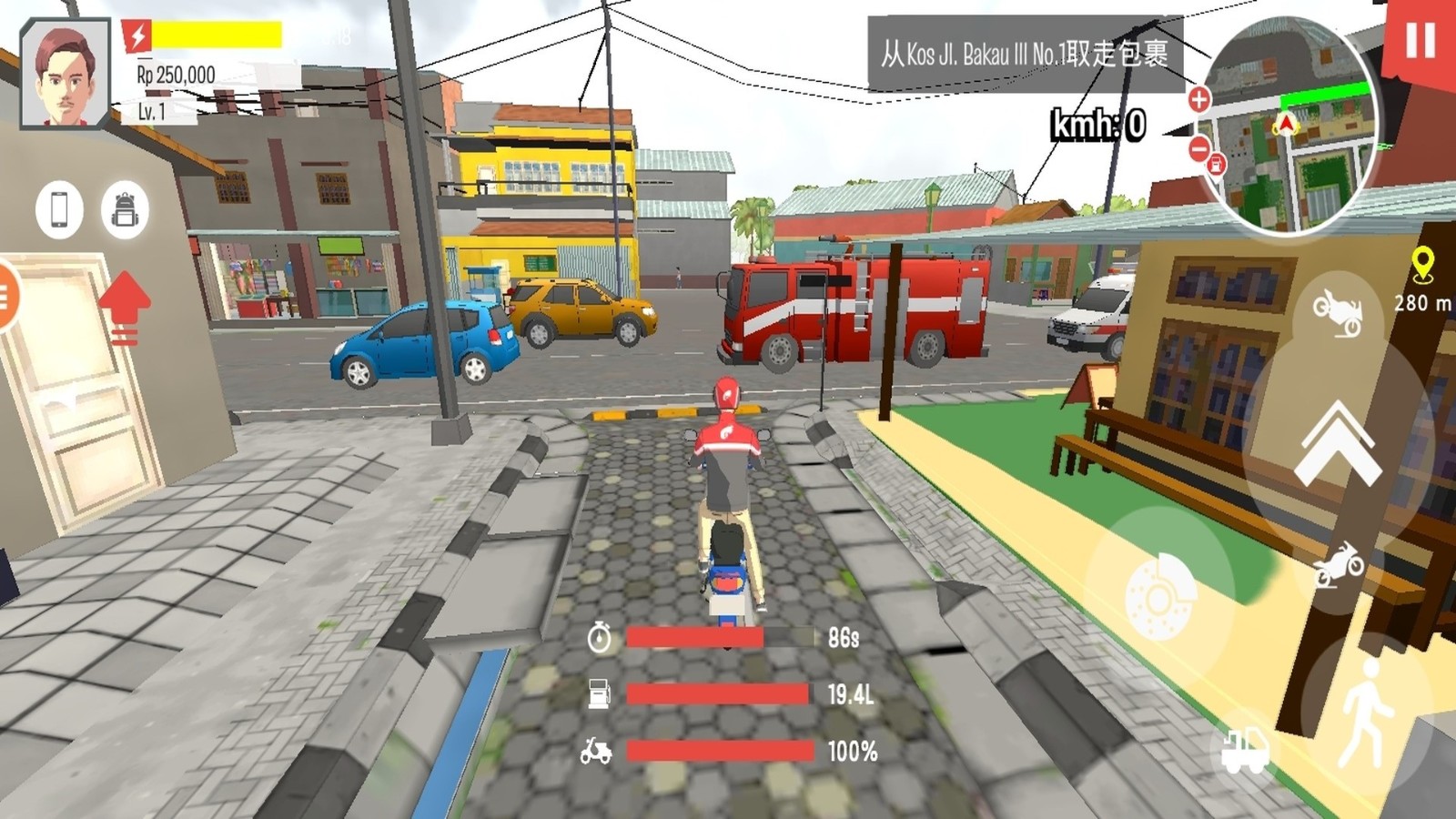1456x819 pixels.
Task: Tap the yellow waypoint pin showing 280 m
Action: (x=1422, y=265)
